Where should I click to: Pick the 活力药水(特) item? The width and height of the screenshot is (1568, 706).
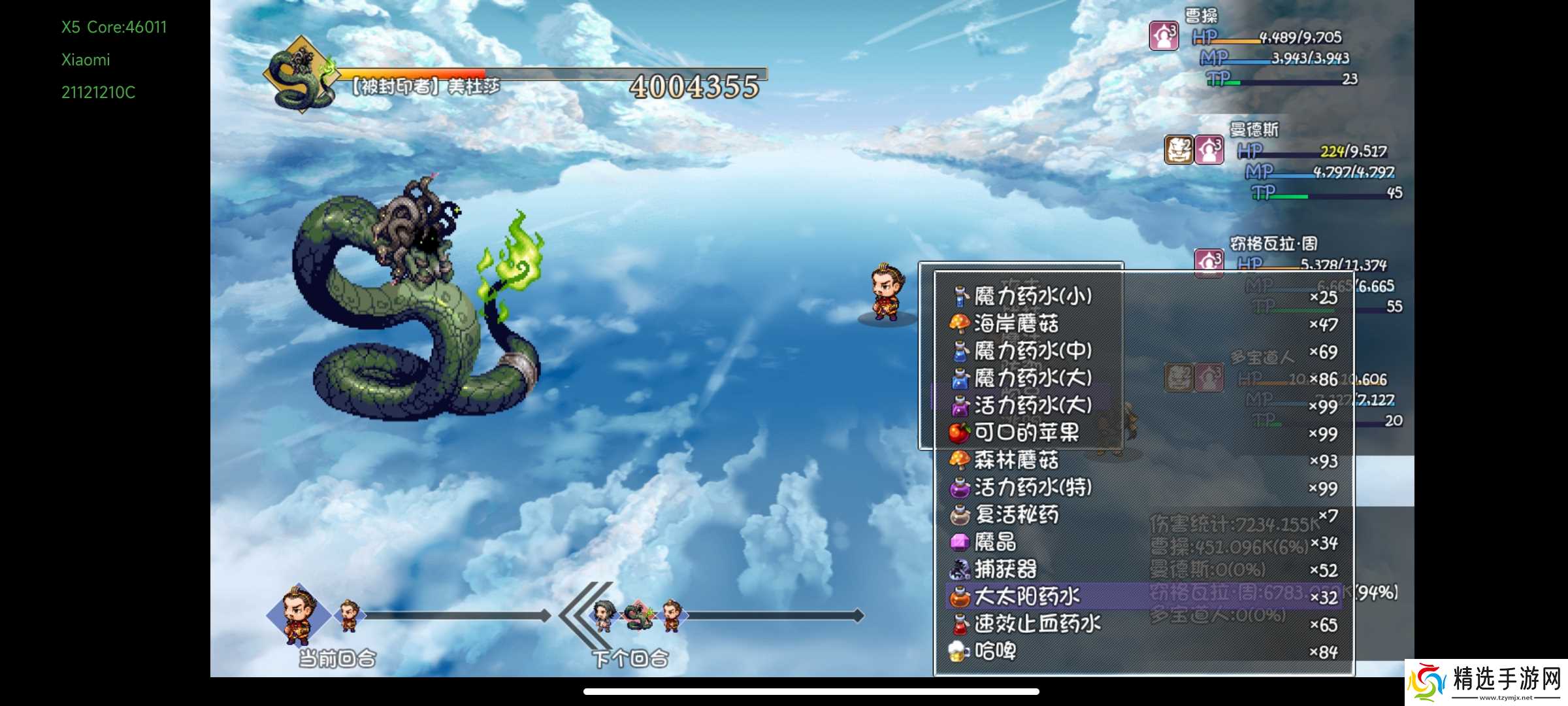click(x=1032, y=488)
